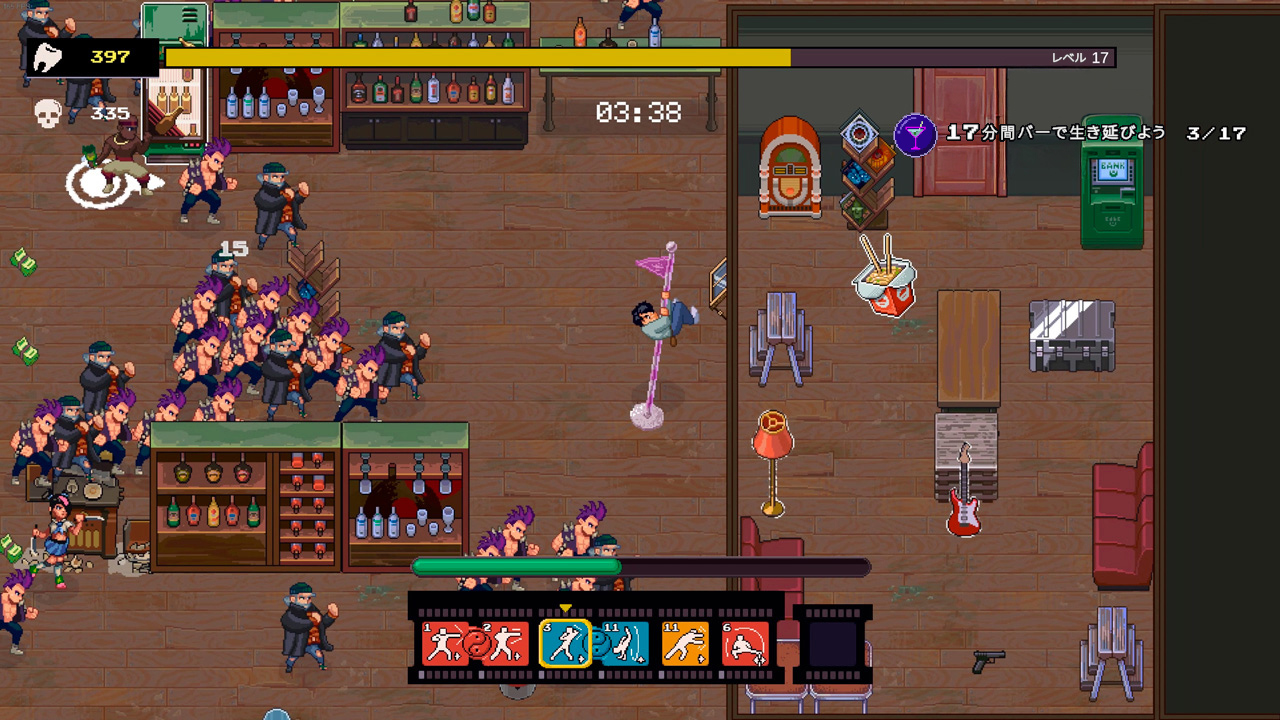Viewport: 1280px width, 720px height.
Task: Select the red sweep kick move numbered 6
Action: point(745,643)
